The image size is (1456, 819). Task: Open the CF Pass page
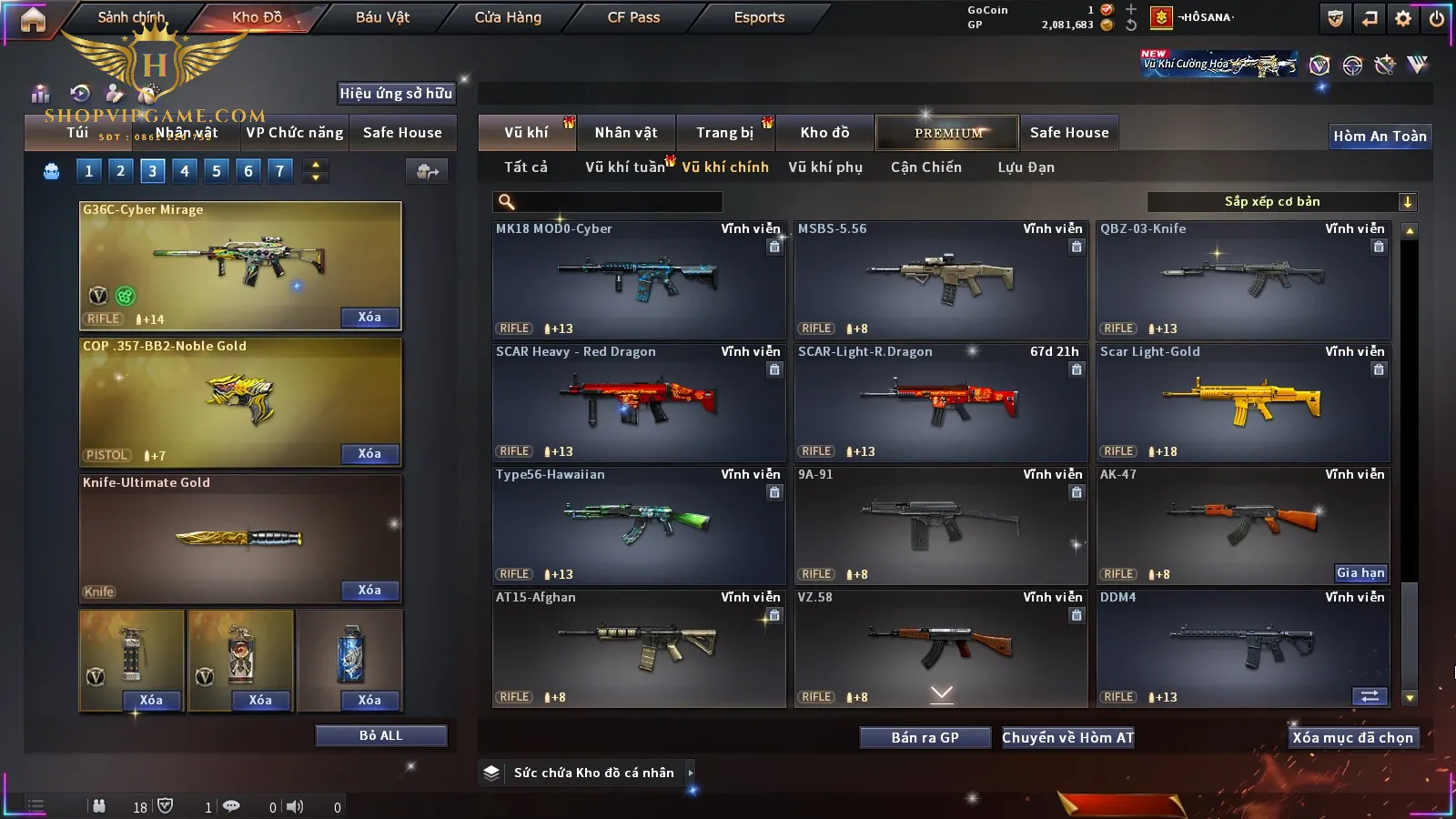tap(633, 17)
